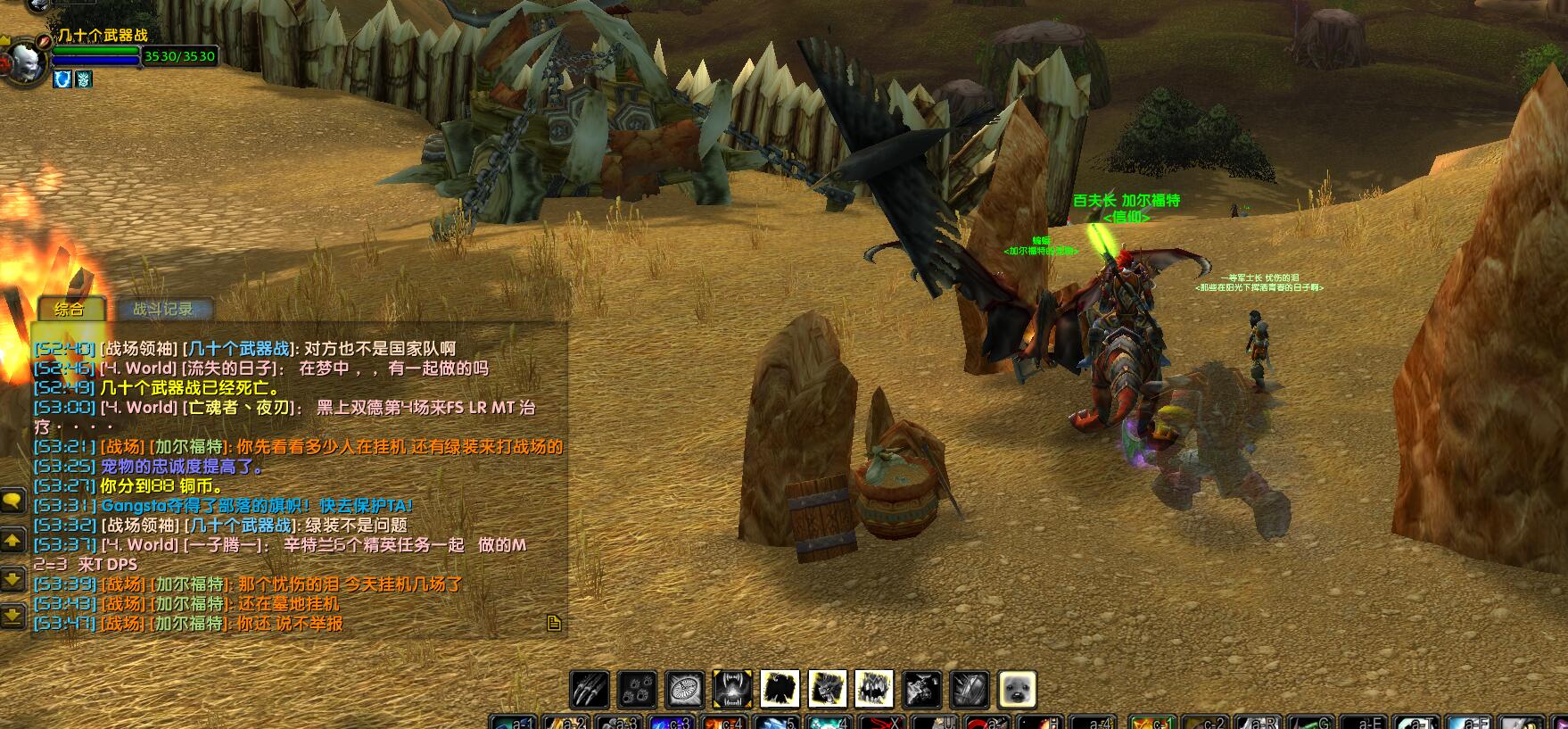Choose the open jaws pet stance icon
This screenshot has width=1568, height=729.
(874, 690)
